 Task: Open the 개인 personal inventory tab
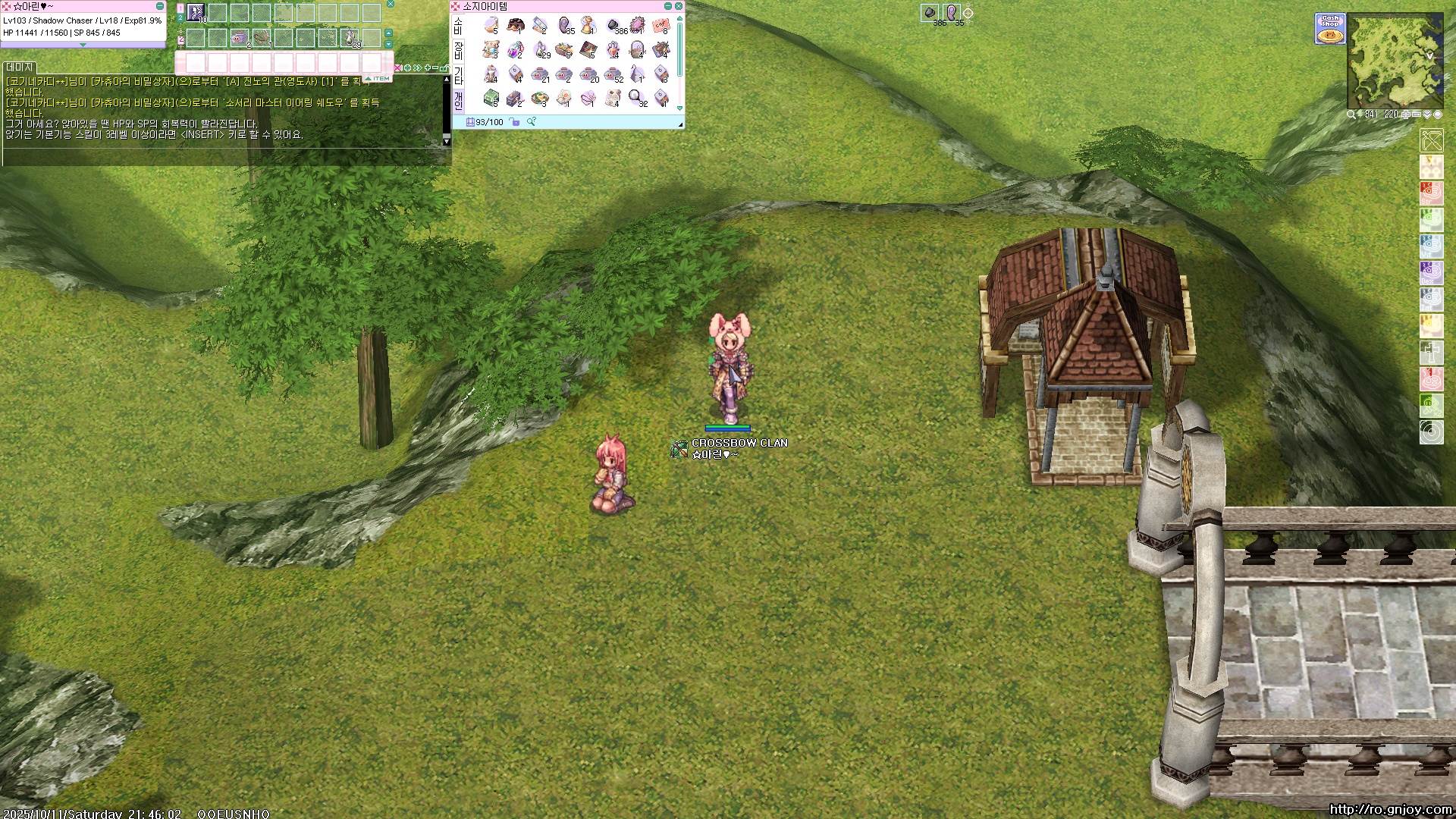point(458,100)
